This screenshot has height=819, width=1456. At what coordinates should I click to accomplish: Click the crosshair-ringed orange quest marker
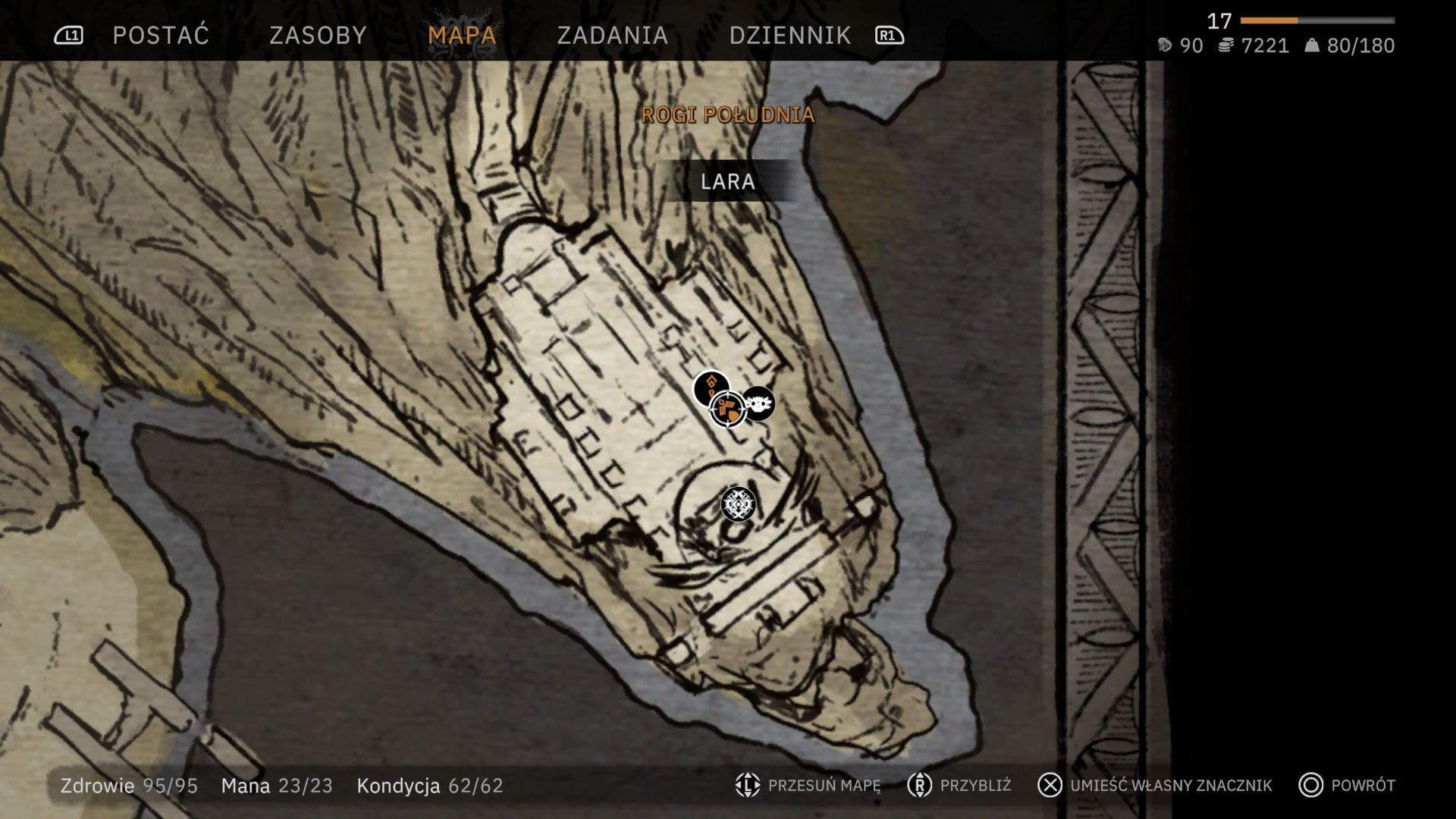[728, 410]
